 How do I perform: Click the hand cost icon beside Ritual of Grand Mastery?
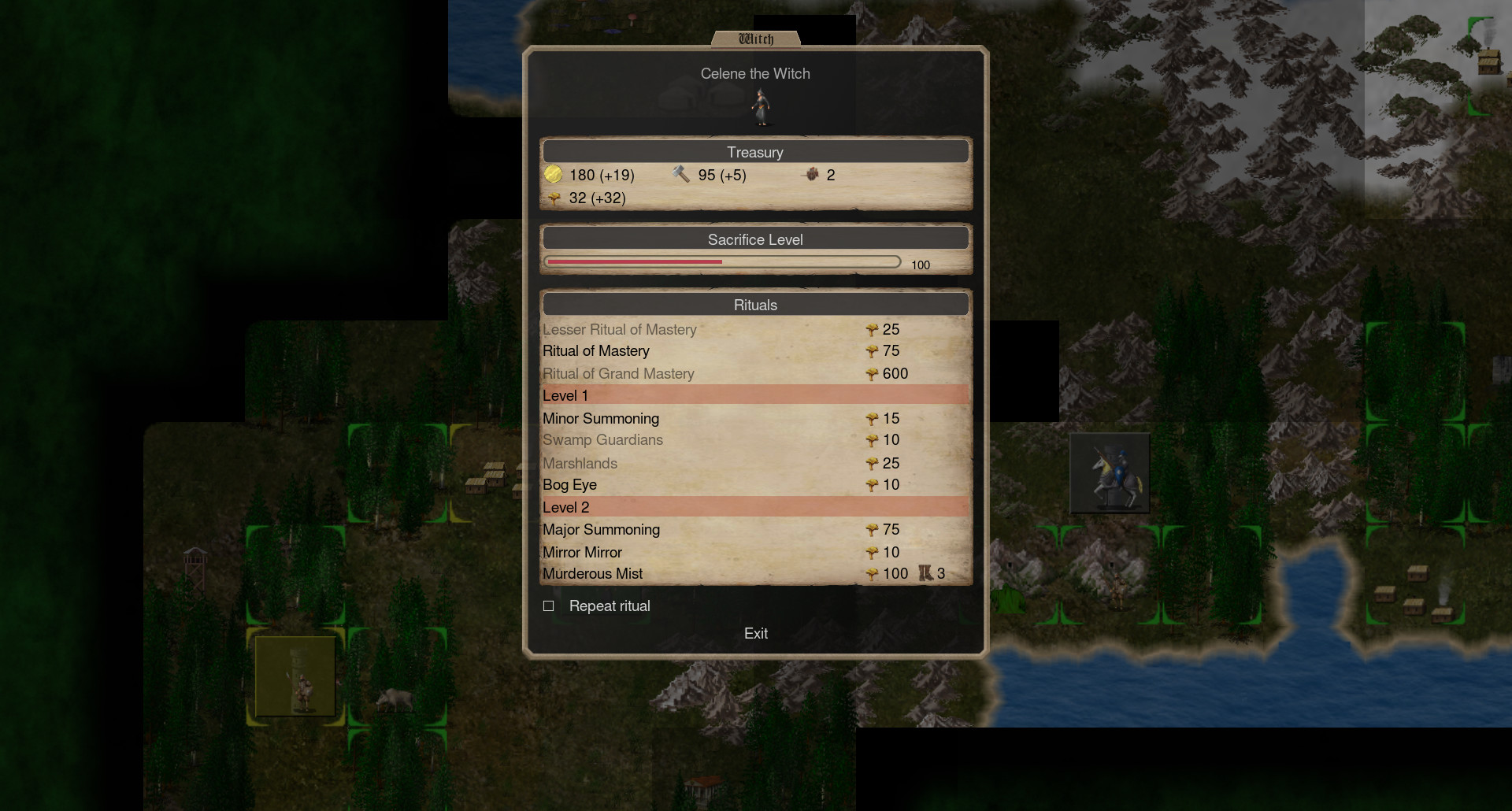pyautogui.click(x=872, y=374)
